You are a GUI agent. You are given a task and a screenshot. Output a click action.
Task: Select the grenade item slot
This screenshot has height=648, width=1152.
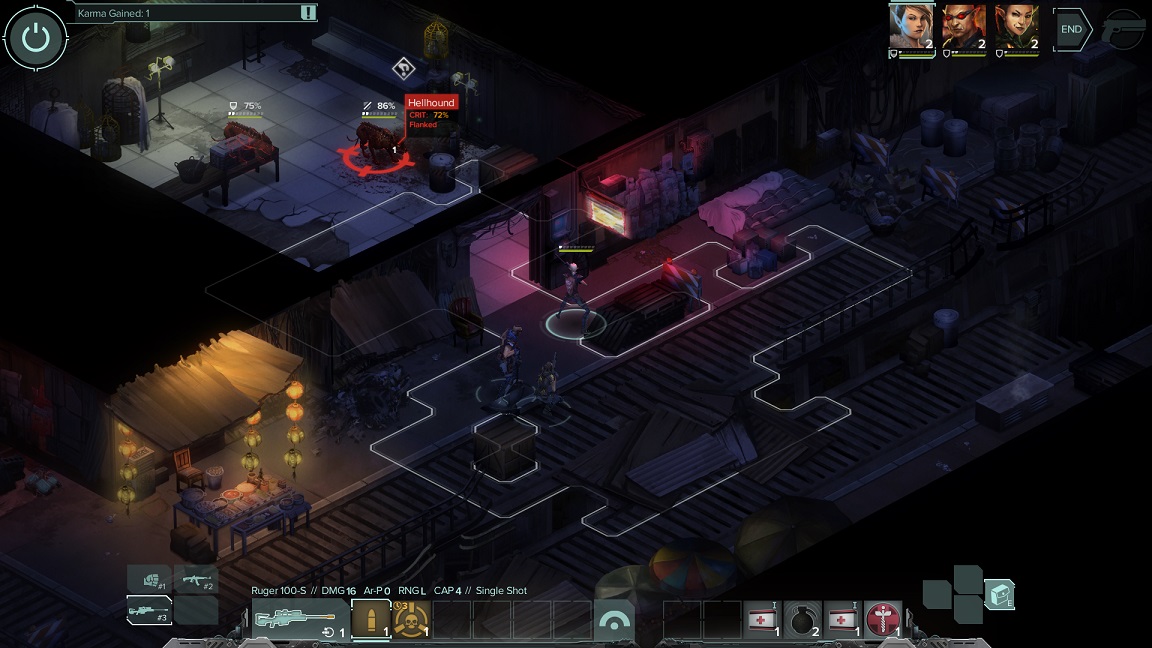coord(803,620)
